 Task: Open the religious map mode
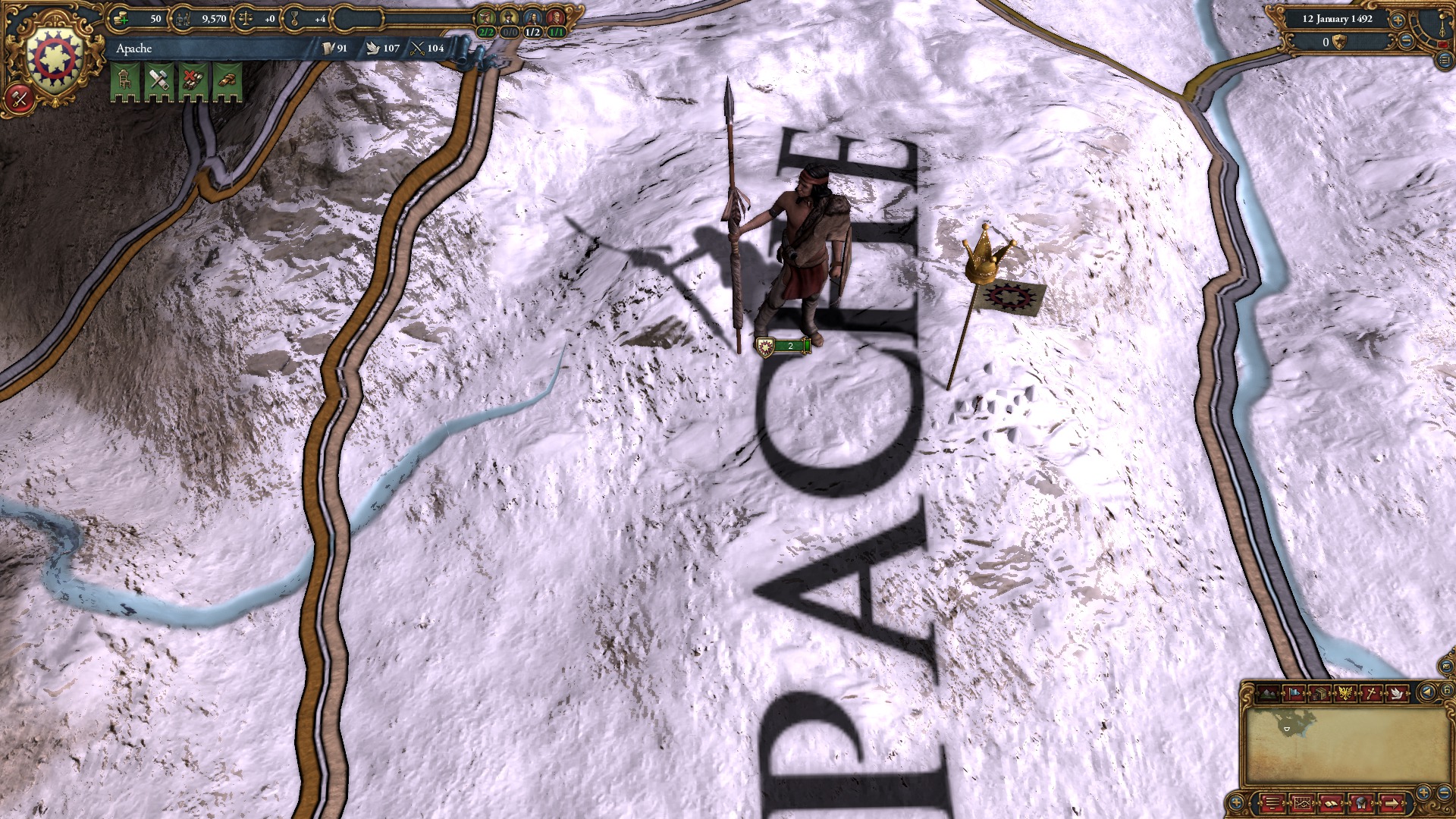(1371, 692)
